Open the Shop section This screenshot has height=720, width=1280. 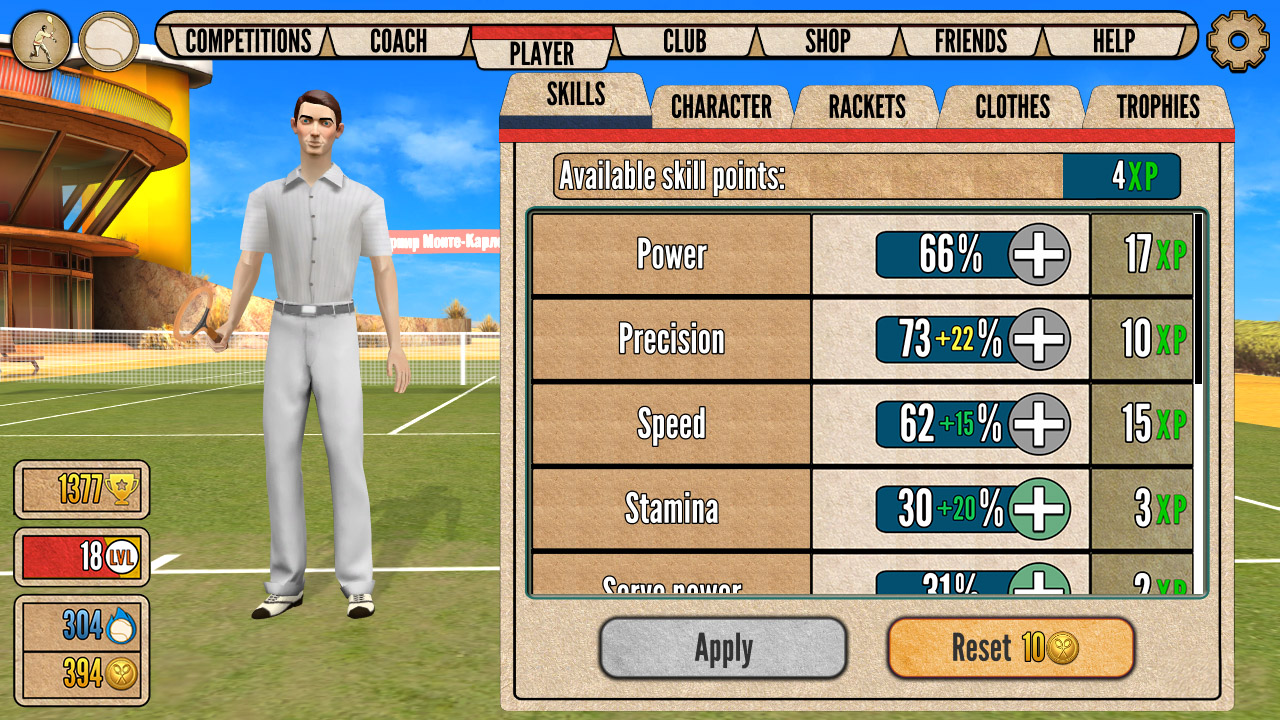click(827, 41)
